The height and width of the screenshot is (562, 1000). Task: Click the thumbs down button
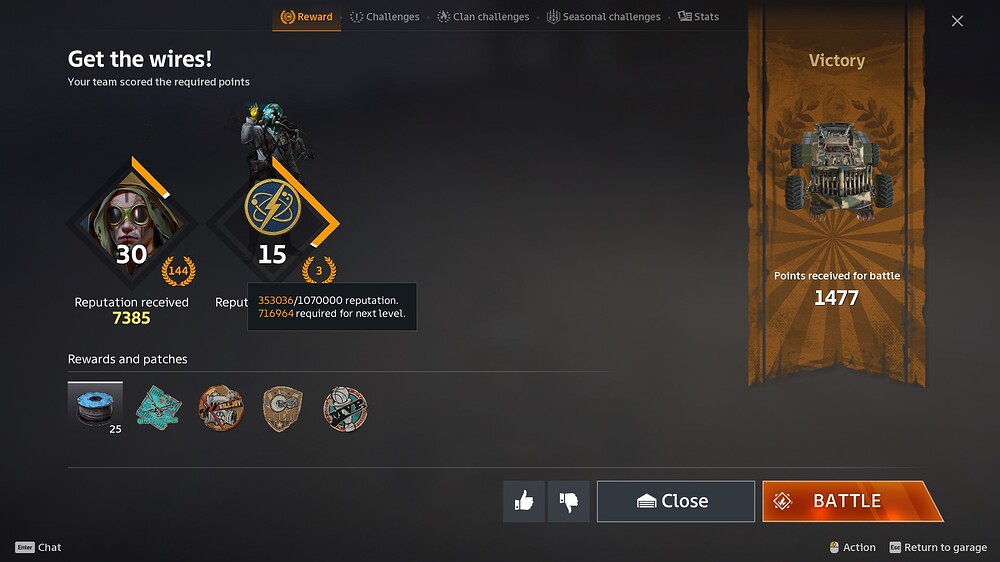coord(569,501)
